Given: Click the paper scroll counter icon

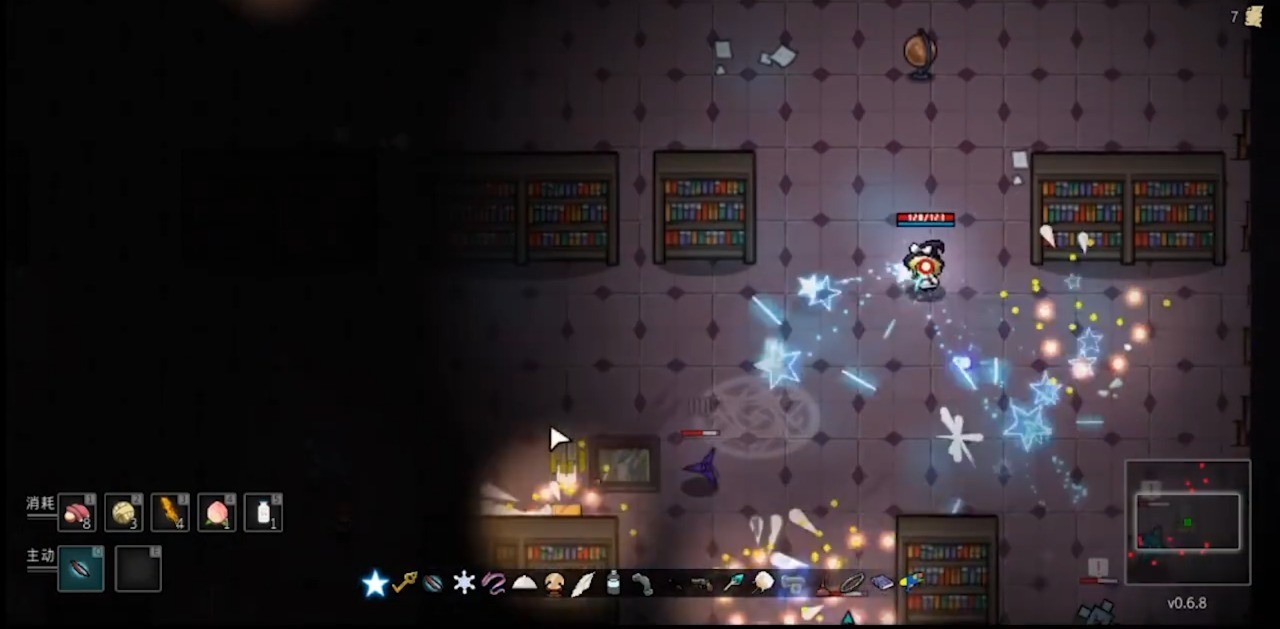Looking at the screenshot, I should pos(1254,16).
